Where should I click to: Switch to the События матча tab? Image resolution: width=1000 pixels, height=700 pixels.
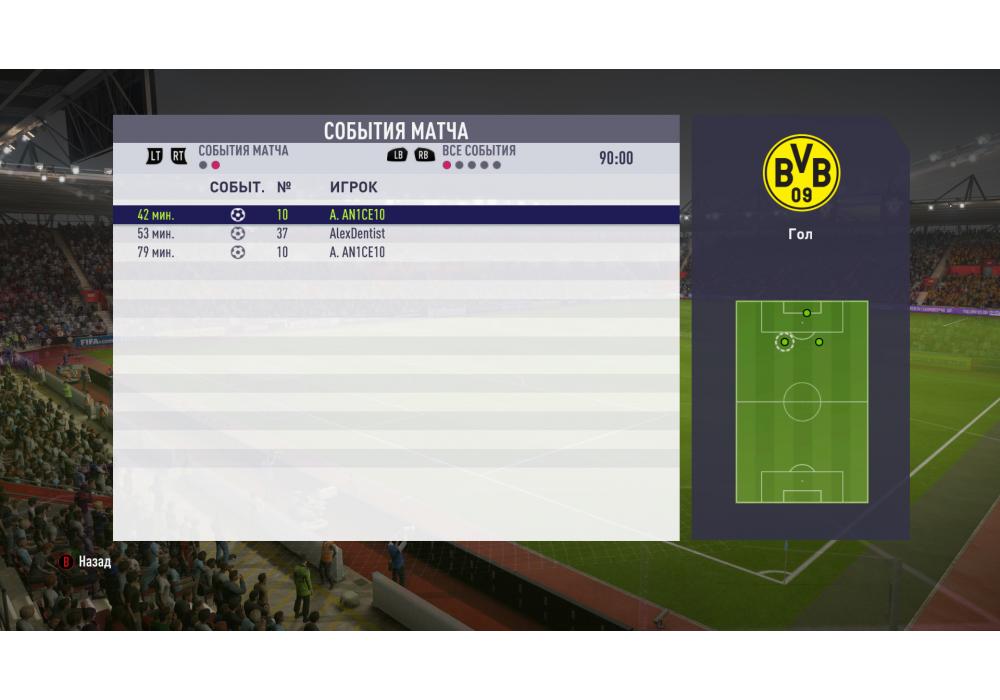tap(242, 151)
